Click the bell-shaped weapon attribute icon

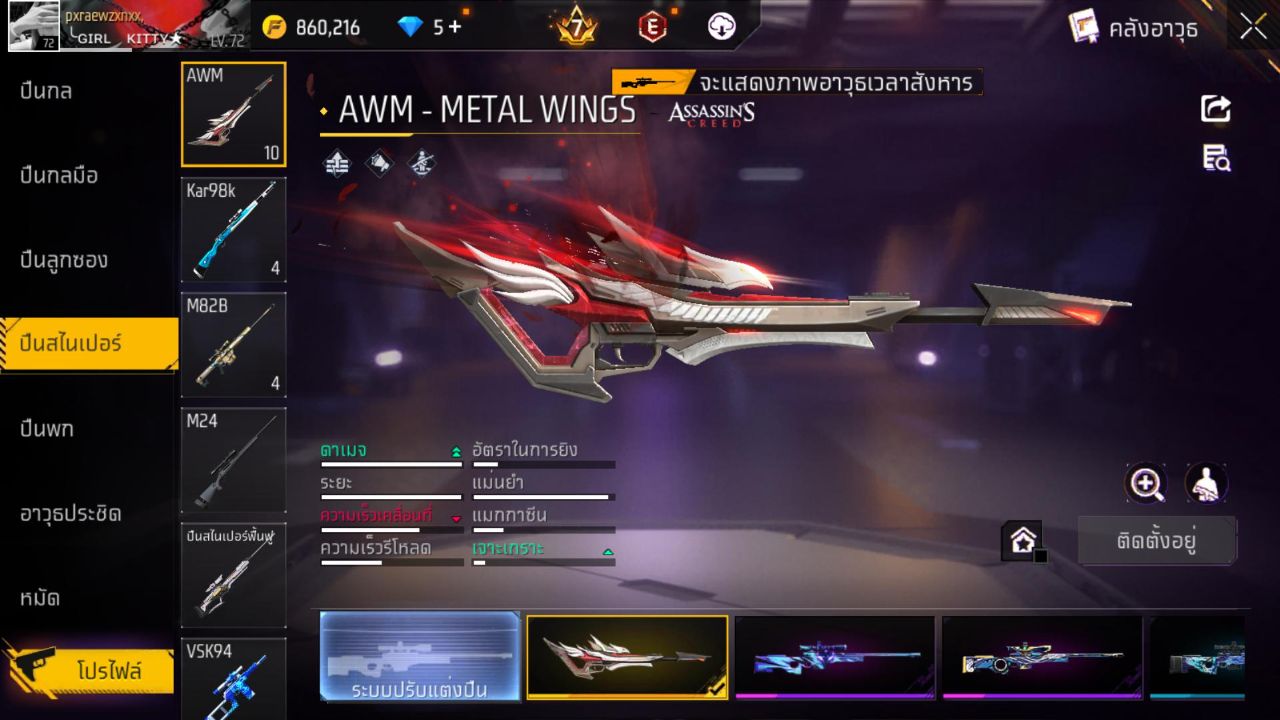381,162
